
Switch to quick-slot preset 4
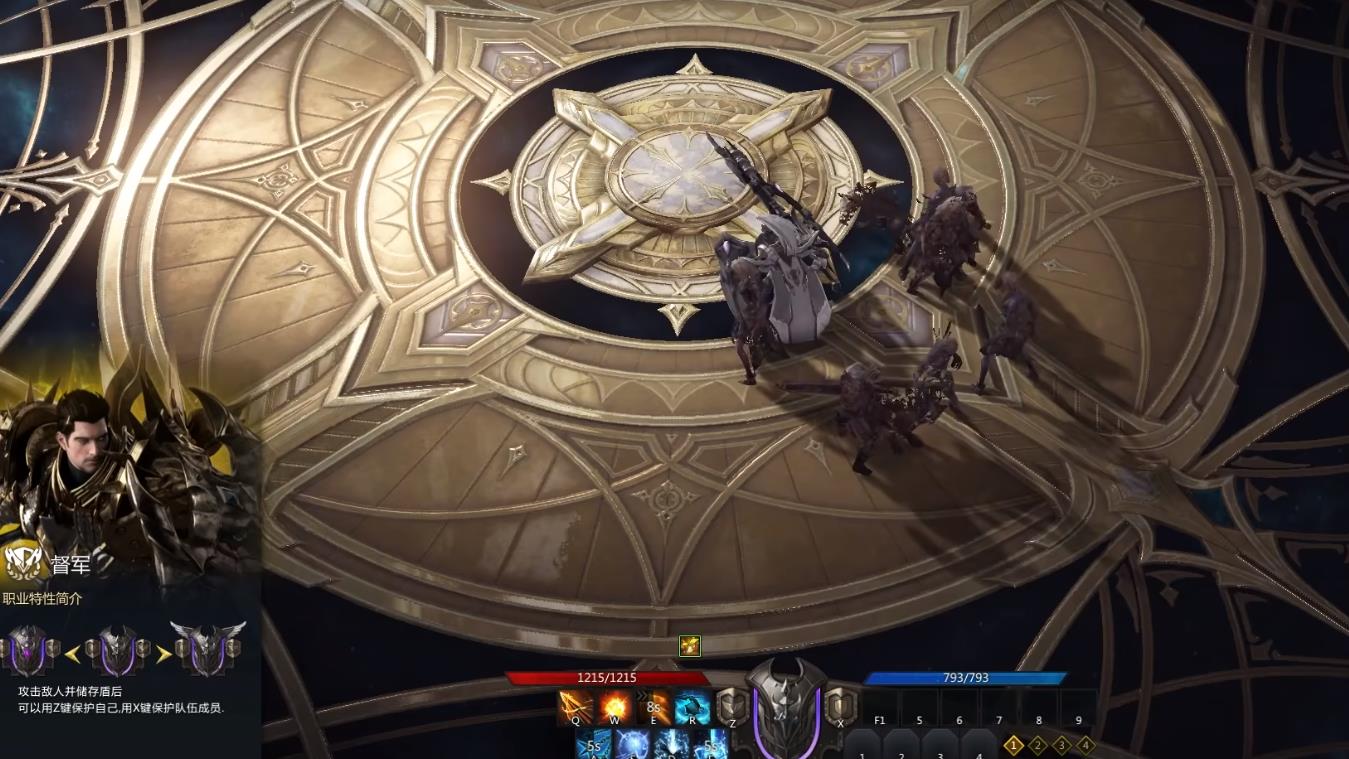tap(1086, 745)
